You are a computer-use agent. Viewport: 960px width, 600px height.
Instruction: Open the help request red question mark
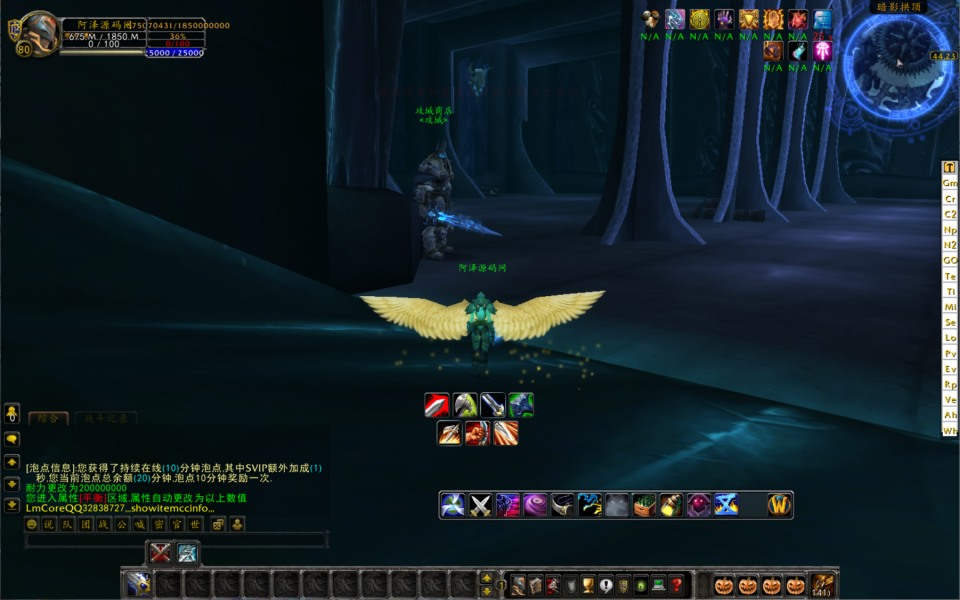[x=677, y=585]
